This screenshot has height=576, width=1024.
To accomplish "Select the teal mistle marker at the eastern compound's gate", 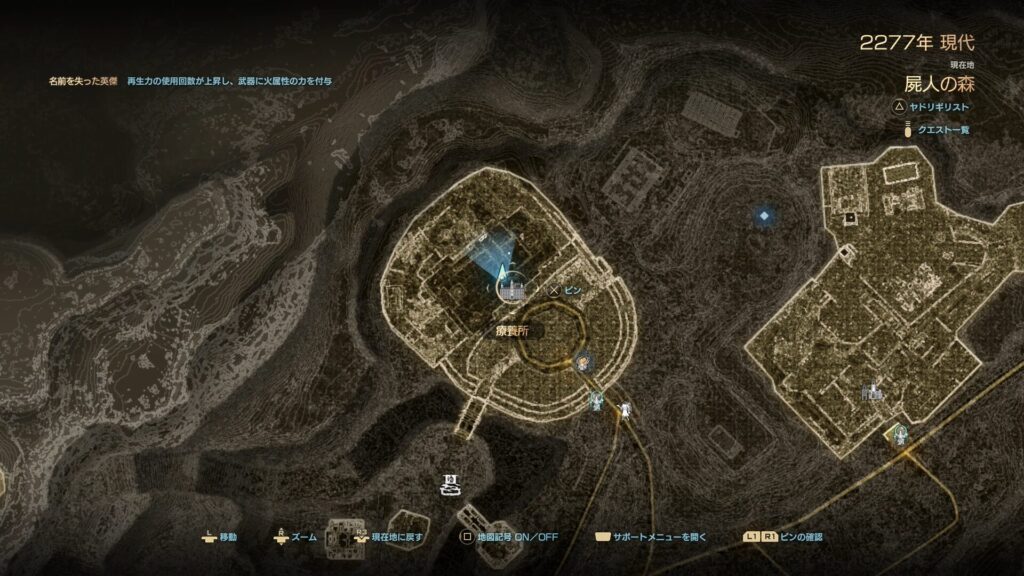I will 896,434.
